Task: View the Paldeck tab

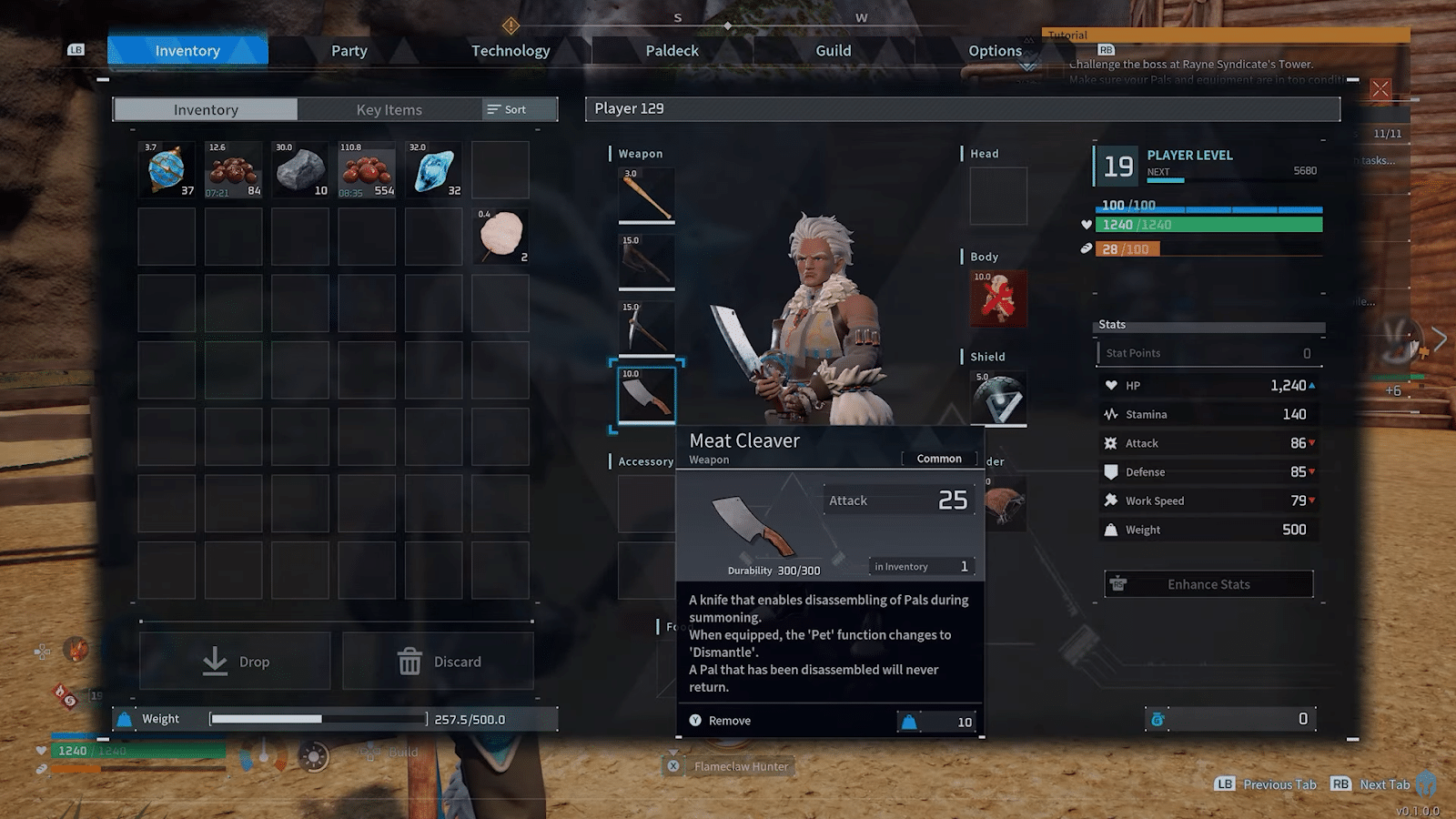Action: click(672, 51)
